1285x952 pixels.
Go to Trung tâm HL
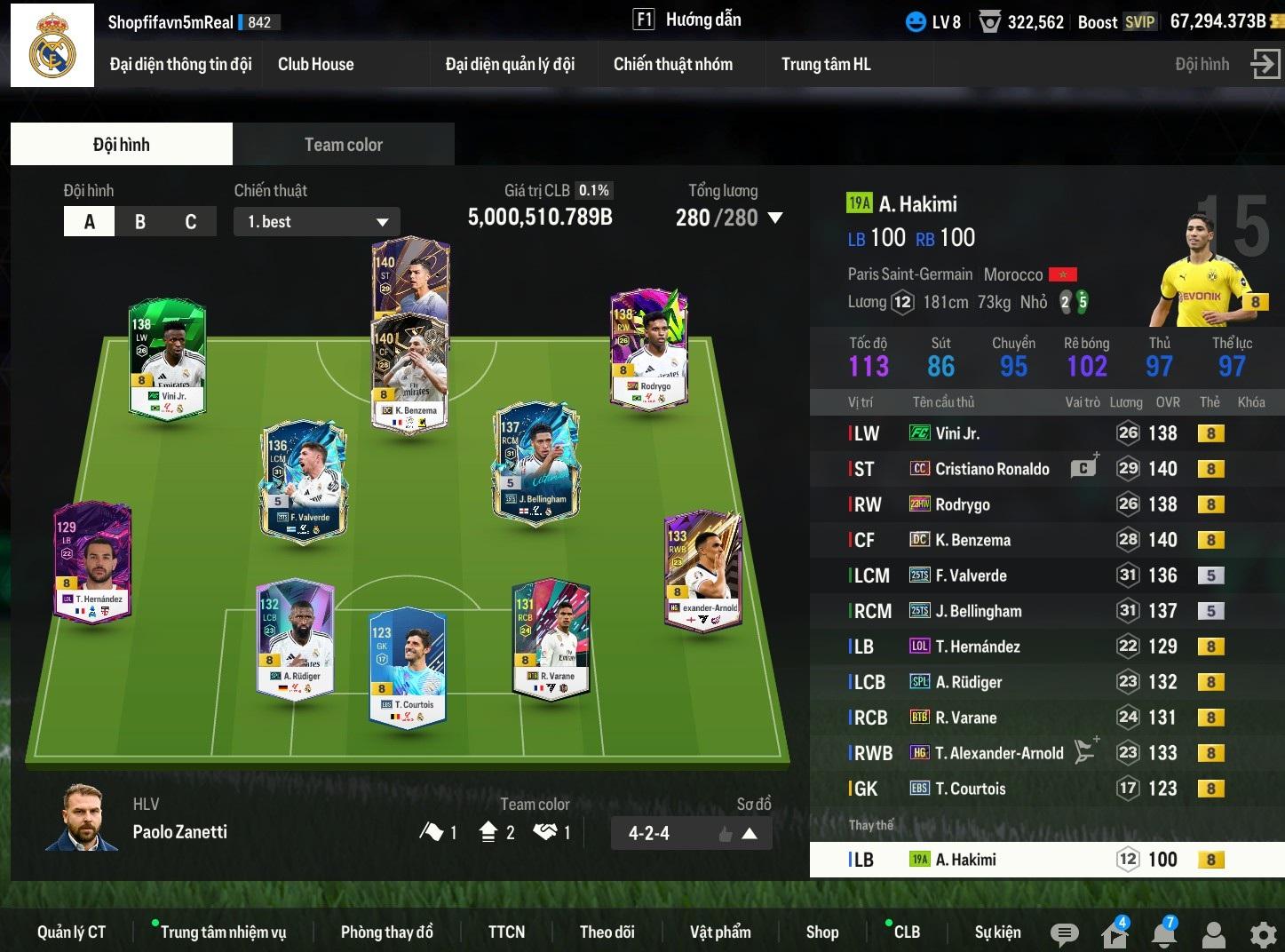point(825,64)
